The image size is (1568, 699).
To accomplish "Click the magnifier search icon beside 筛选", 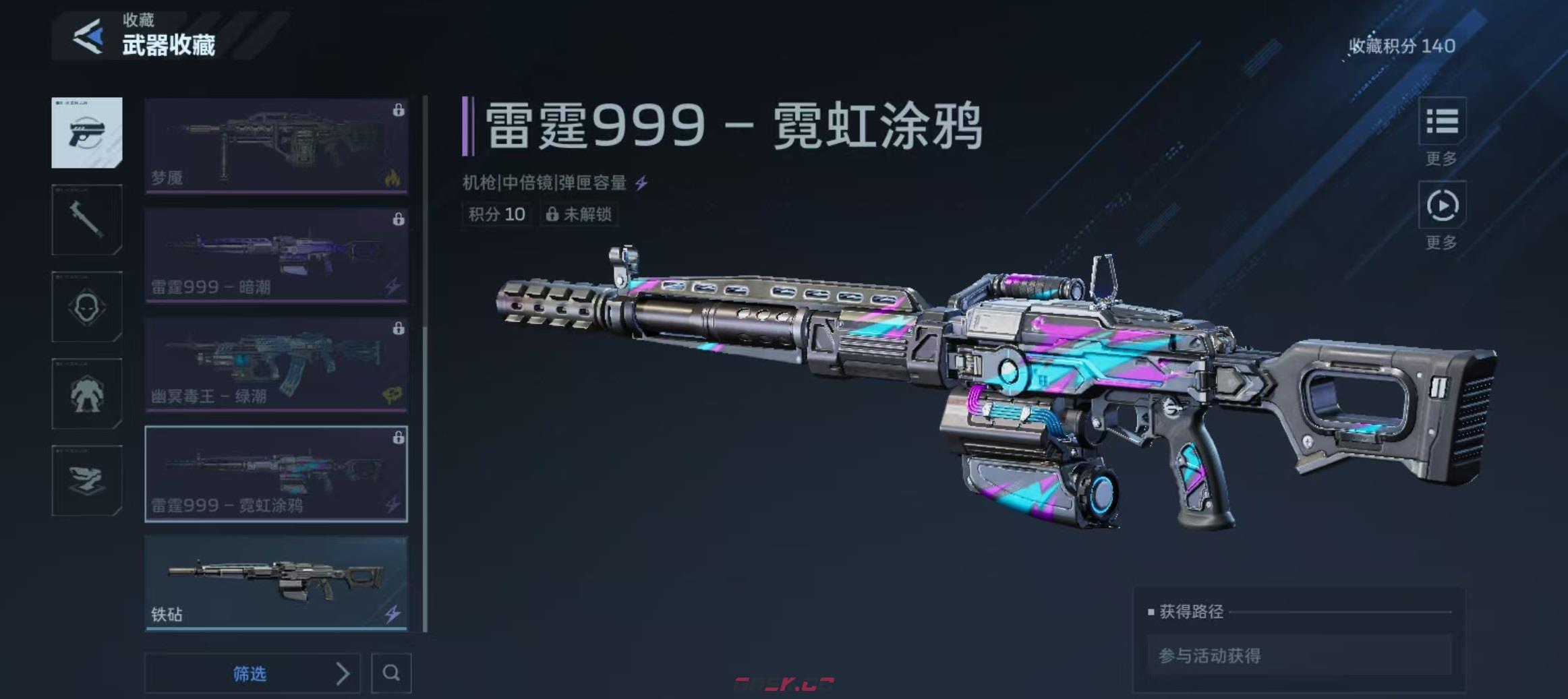I will point(391,674).
